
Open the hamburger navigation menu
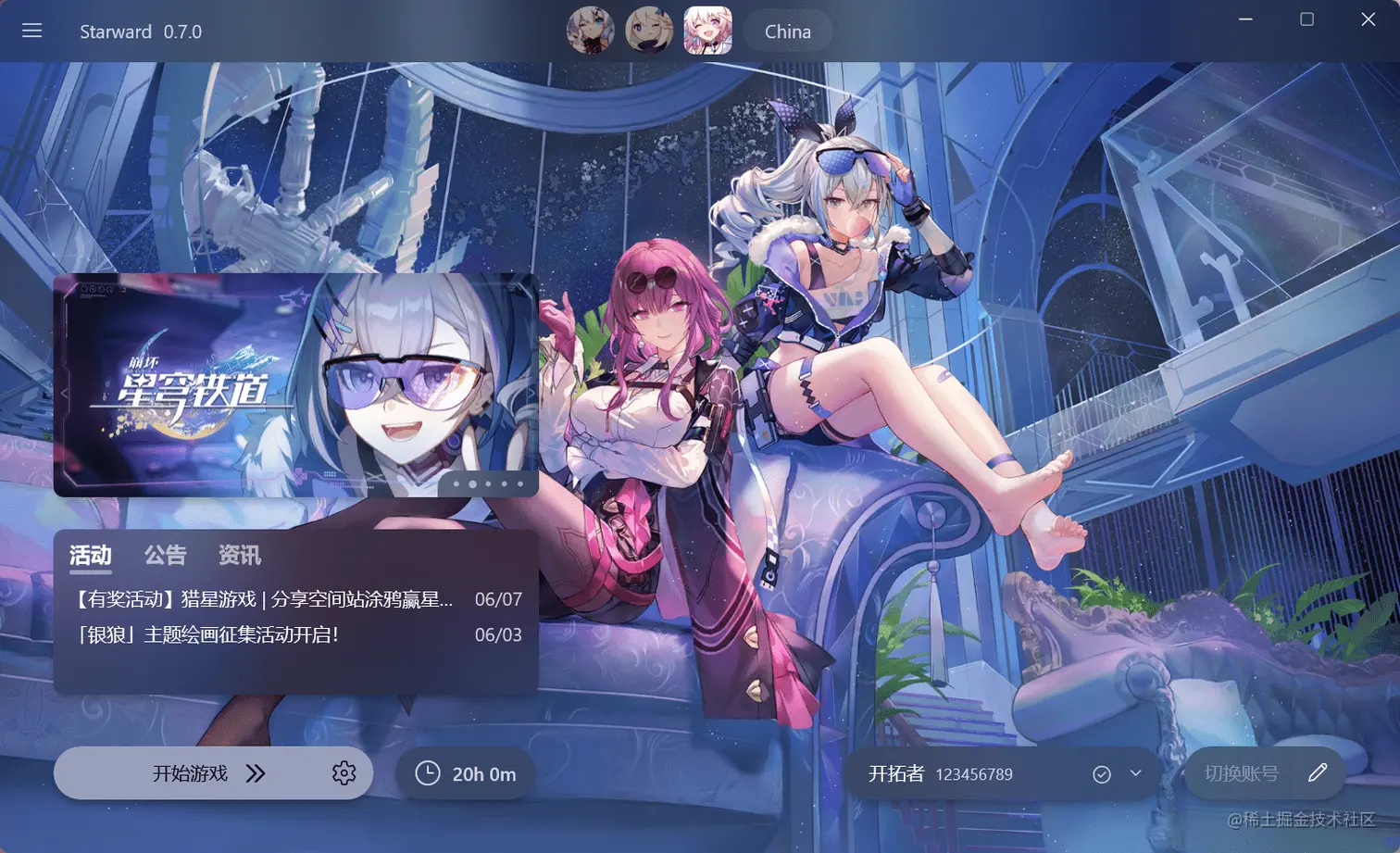pyautogui.click(x=32, y=31)
